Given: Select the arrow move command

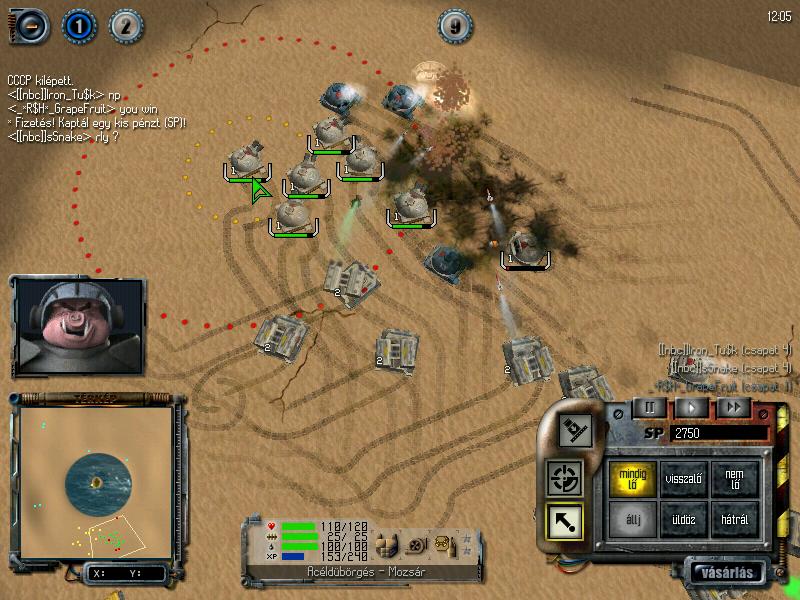Looking at the screenshot, I should (565, 519).
